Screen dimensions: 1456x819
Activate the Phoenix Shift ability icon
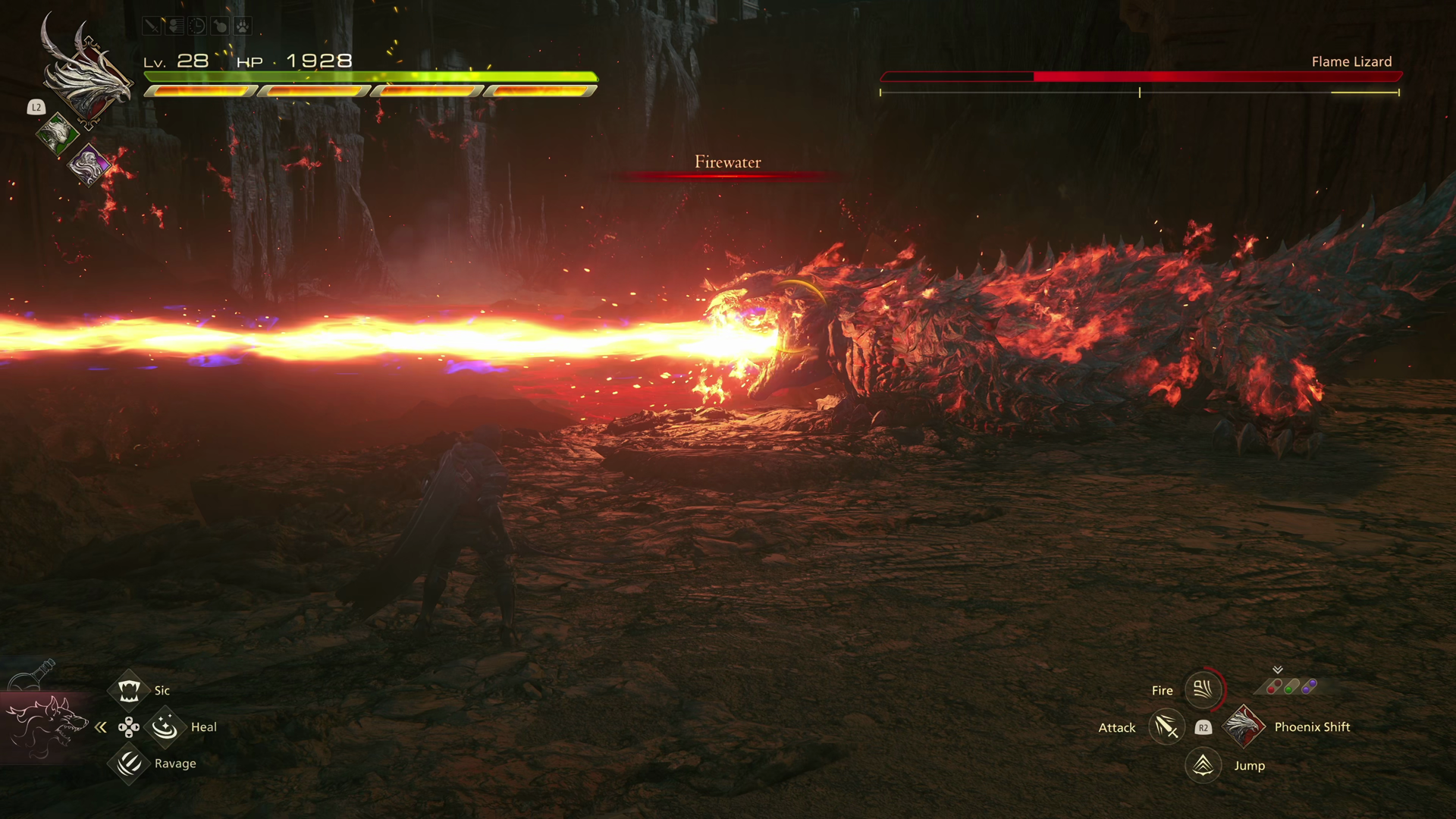coord(1244,726)
